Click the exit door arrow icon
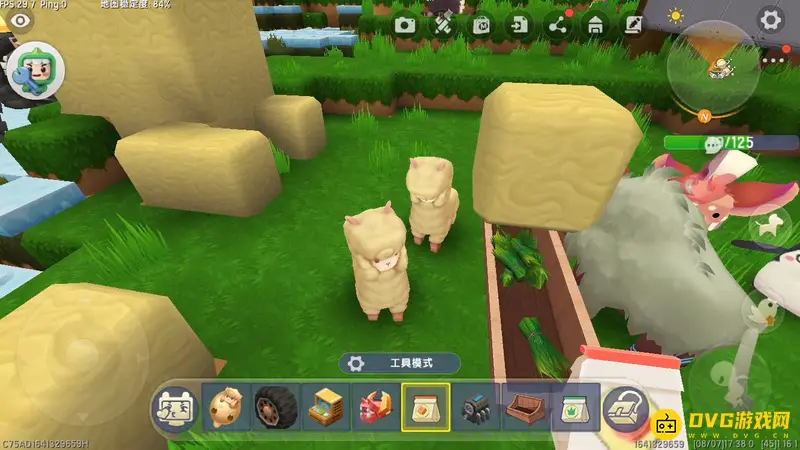This screenshot has height=450, width=800. 520,25
